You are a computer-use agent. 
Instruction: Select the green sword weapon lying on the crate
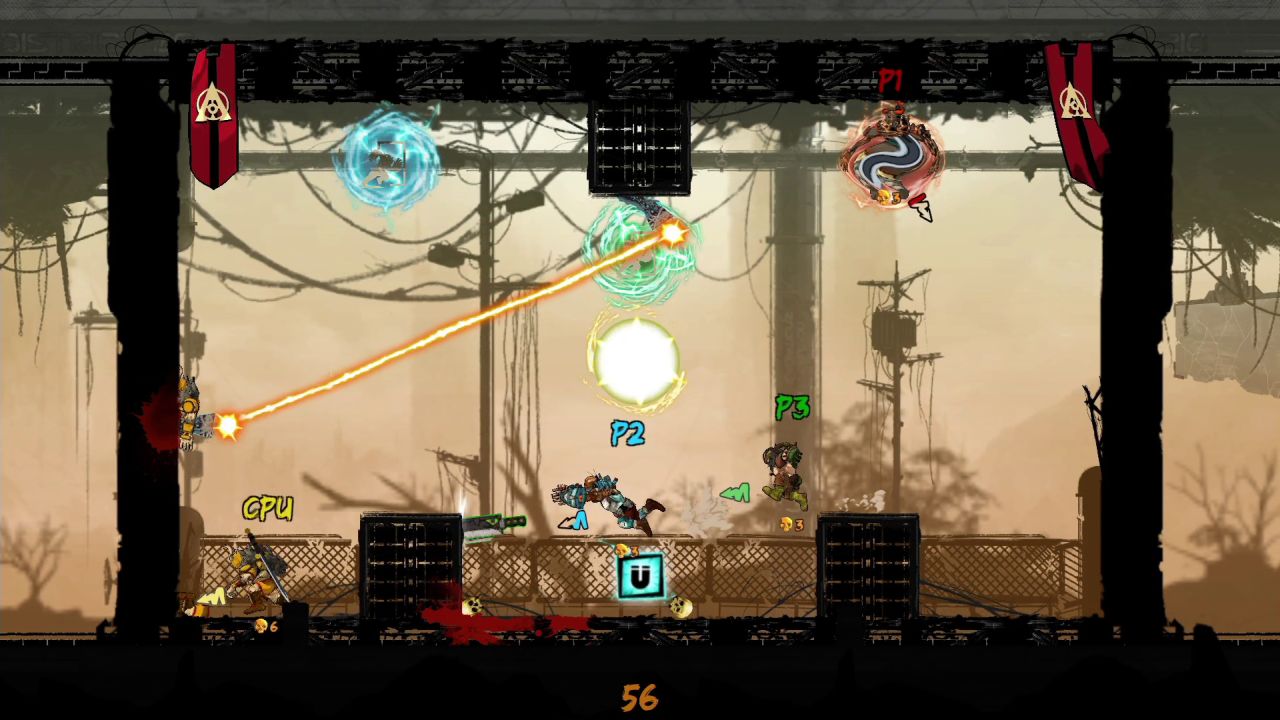tap(497, 522)
